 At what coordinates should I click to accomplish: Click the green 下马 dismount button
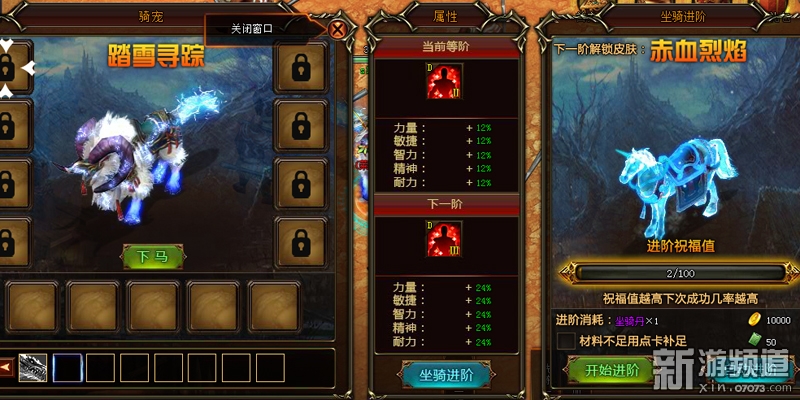(x=152, y=257)
